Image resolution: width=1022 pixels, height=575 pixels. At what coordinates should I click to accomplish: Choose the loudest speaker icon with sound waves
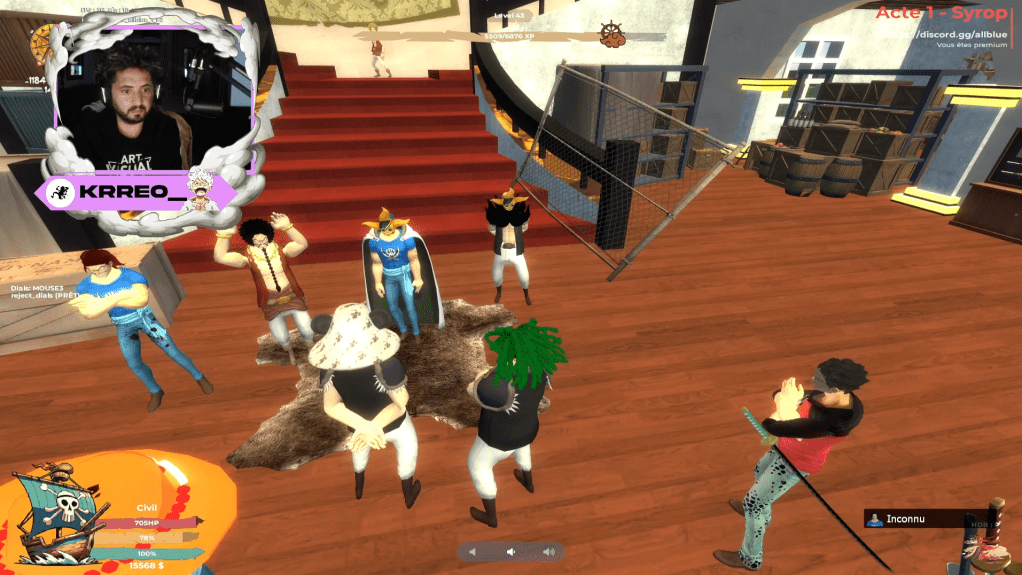click(548, 552)
